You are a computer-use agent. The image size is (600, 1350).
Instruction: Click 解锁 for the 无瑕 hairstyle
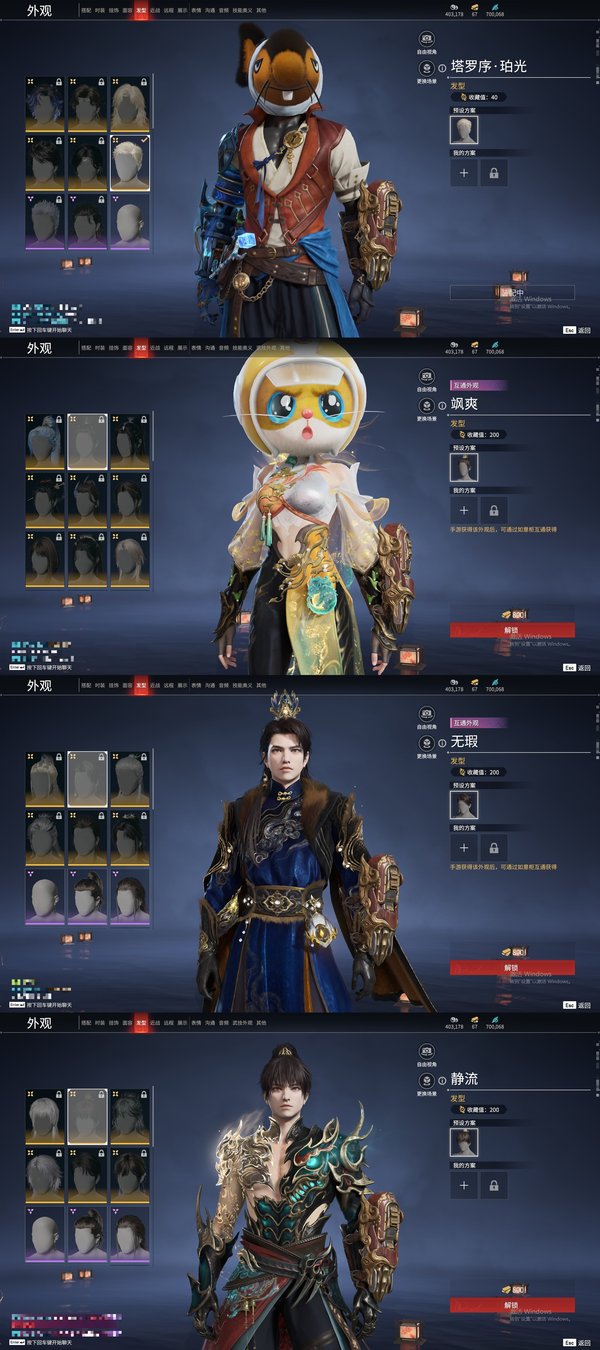(512, 967)
